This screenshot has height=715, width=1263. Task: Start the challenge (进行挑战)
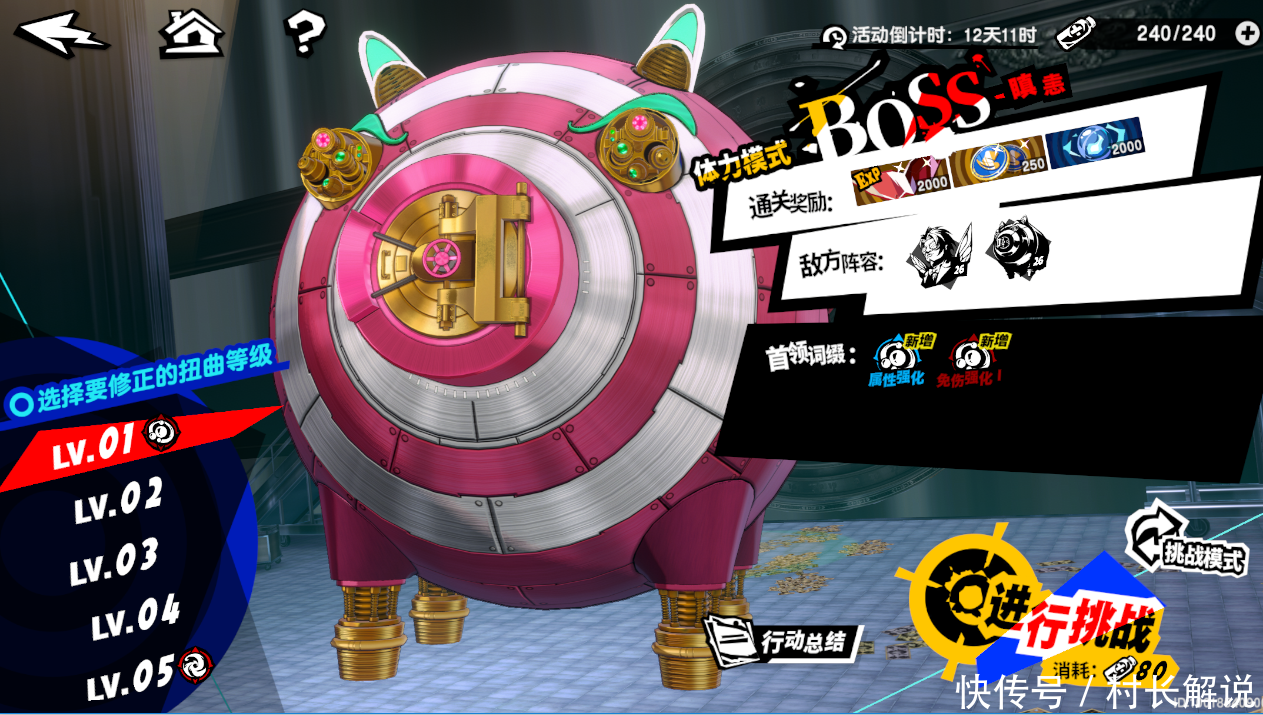tap(1040, 610)
